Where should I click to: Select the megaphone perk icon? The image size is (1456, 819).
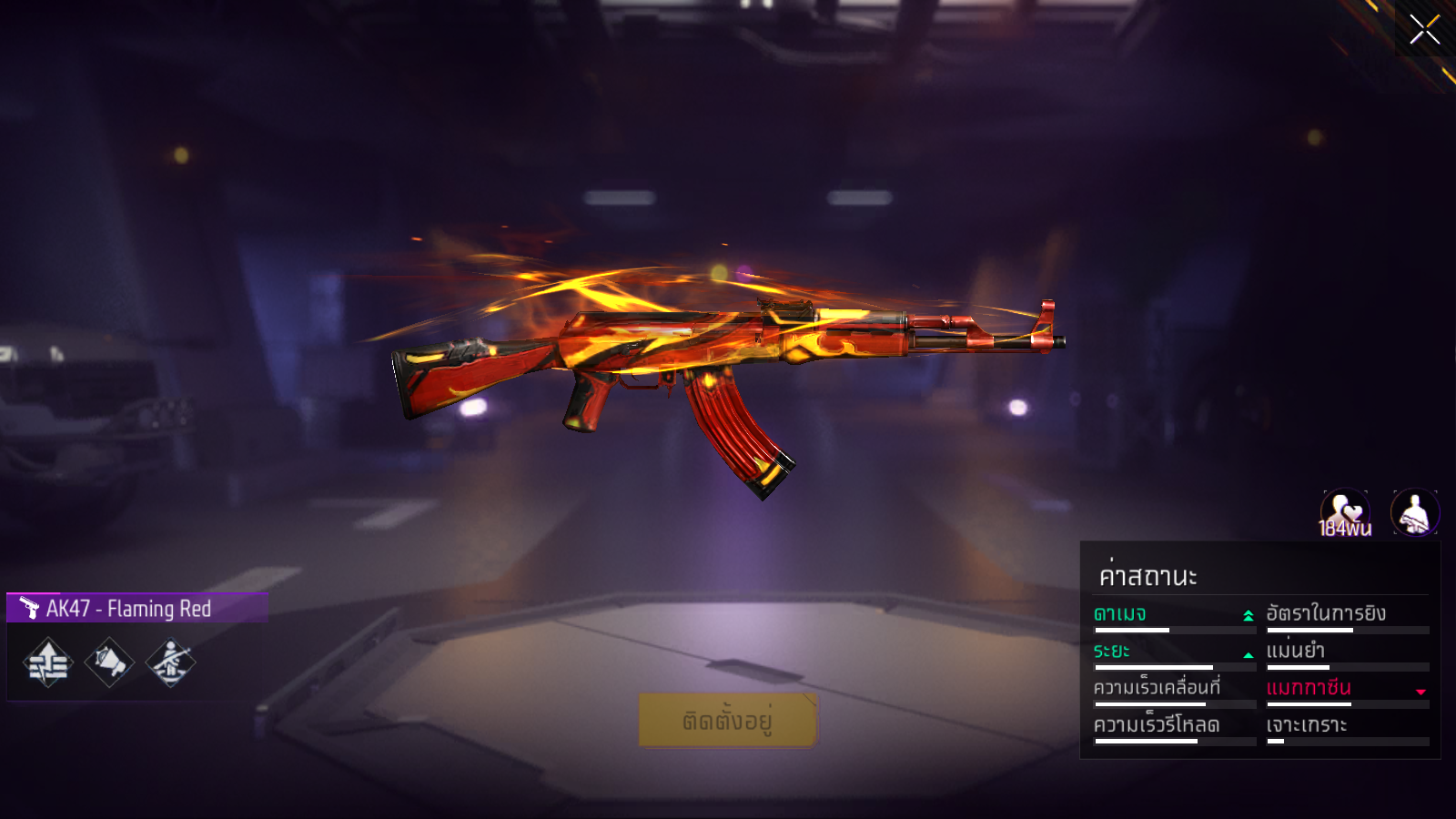click(x=109, y=662)
